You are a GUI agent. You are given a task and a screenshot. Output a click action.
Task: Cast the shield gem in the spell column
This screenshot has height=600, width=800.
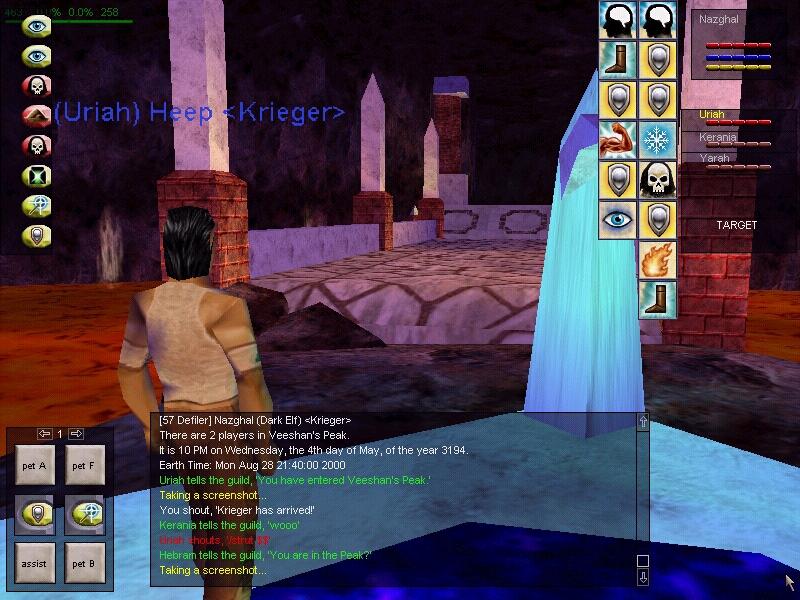(x=37, y=237)
